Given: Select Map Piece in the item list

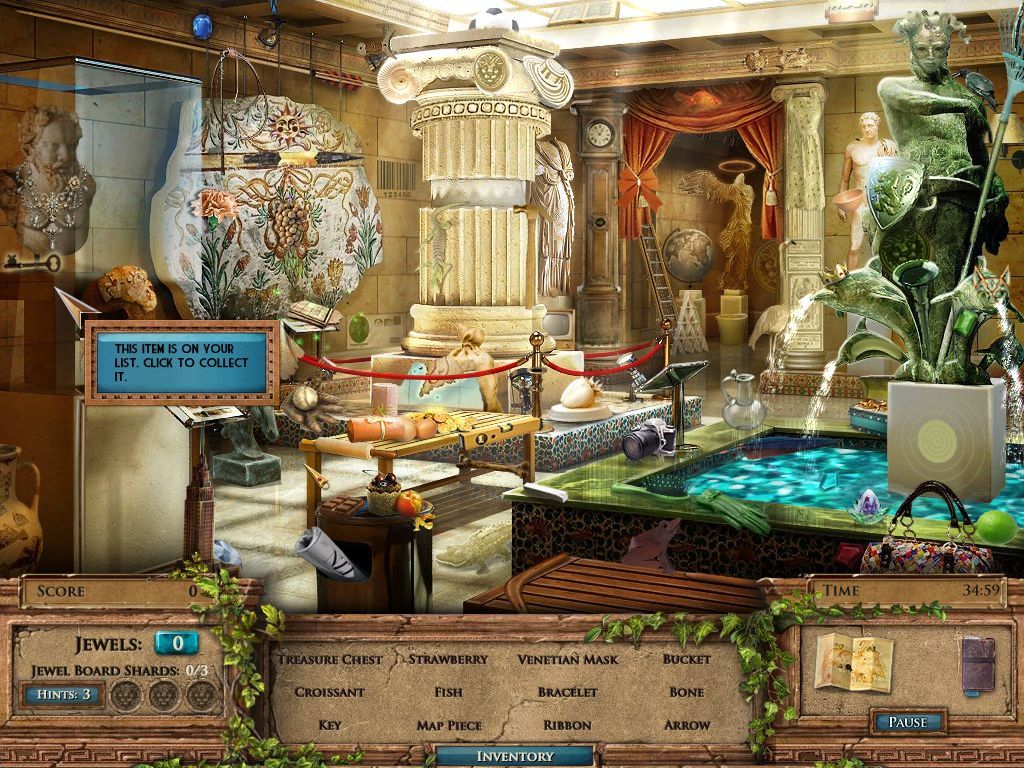Looking at the screenshot, I should tap(448, 725).
